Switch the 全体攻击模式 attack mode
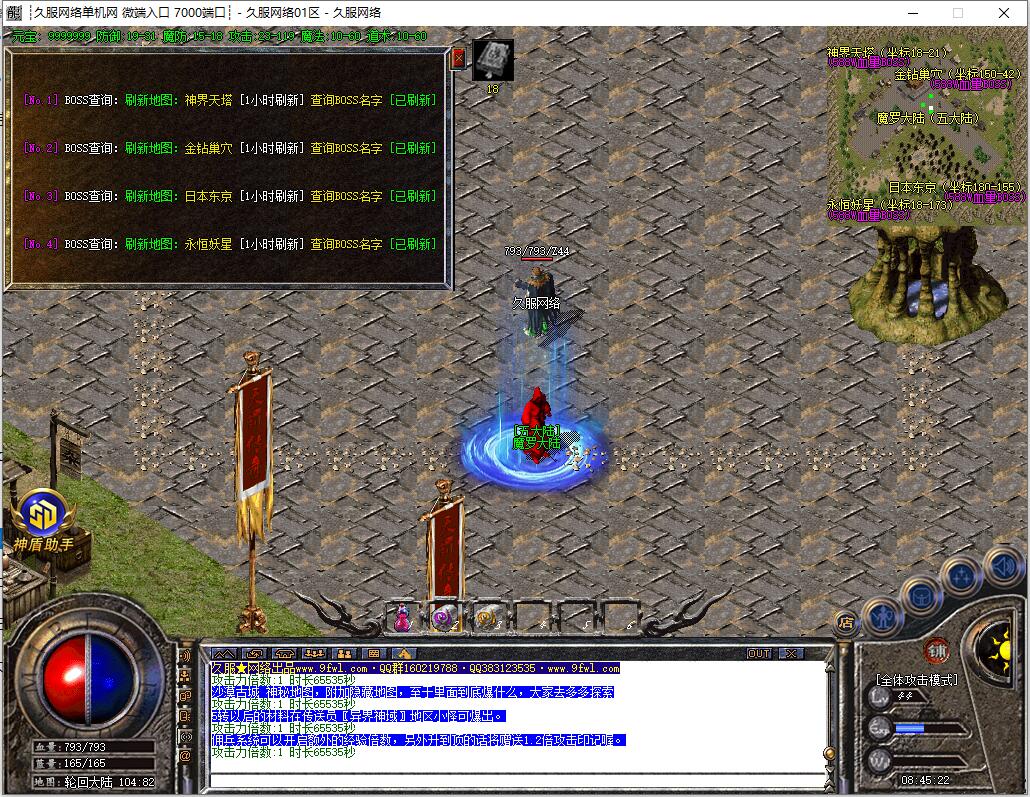The image size is (1030, 797). (916, 680)
